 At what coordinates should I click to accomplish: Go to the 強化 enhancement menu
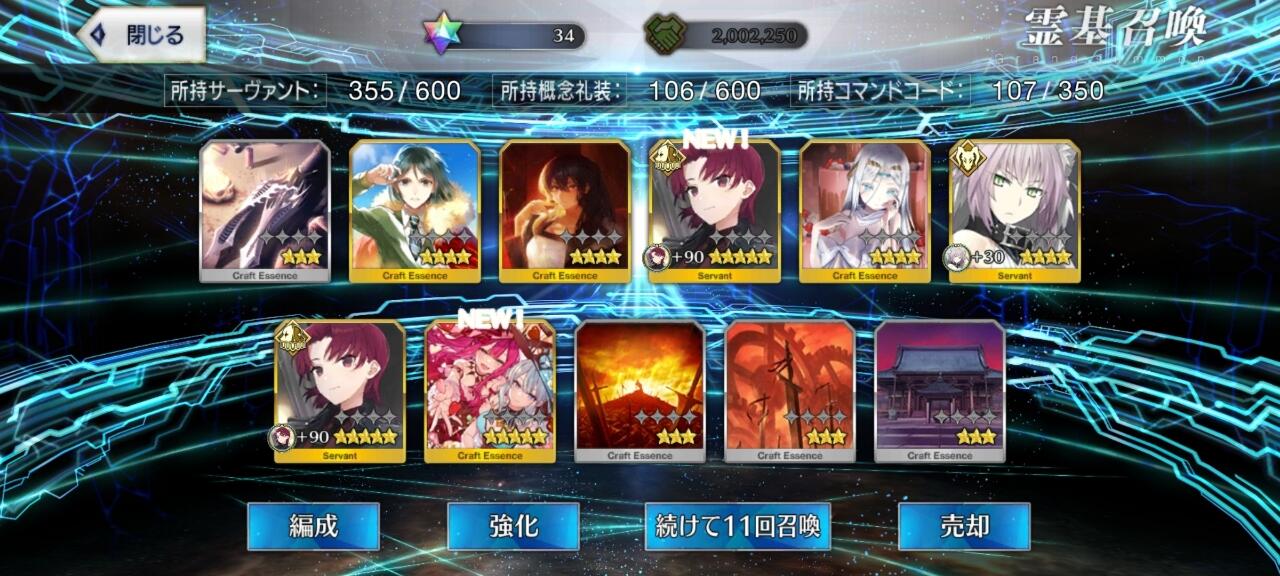[513, 526]
